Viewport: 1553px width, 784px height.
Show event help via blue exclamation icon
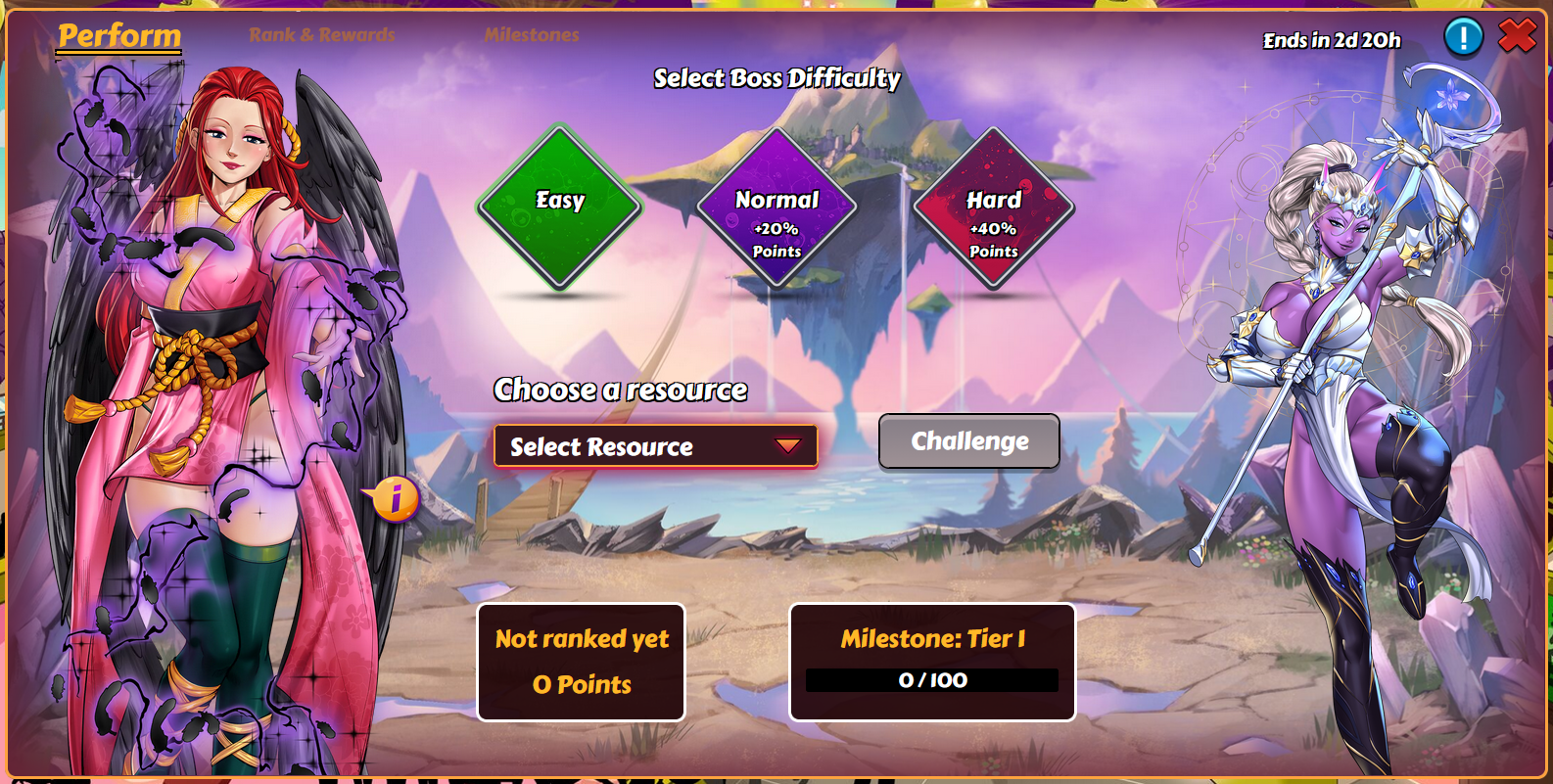coord(1464,37)
